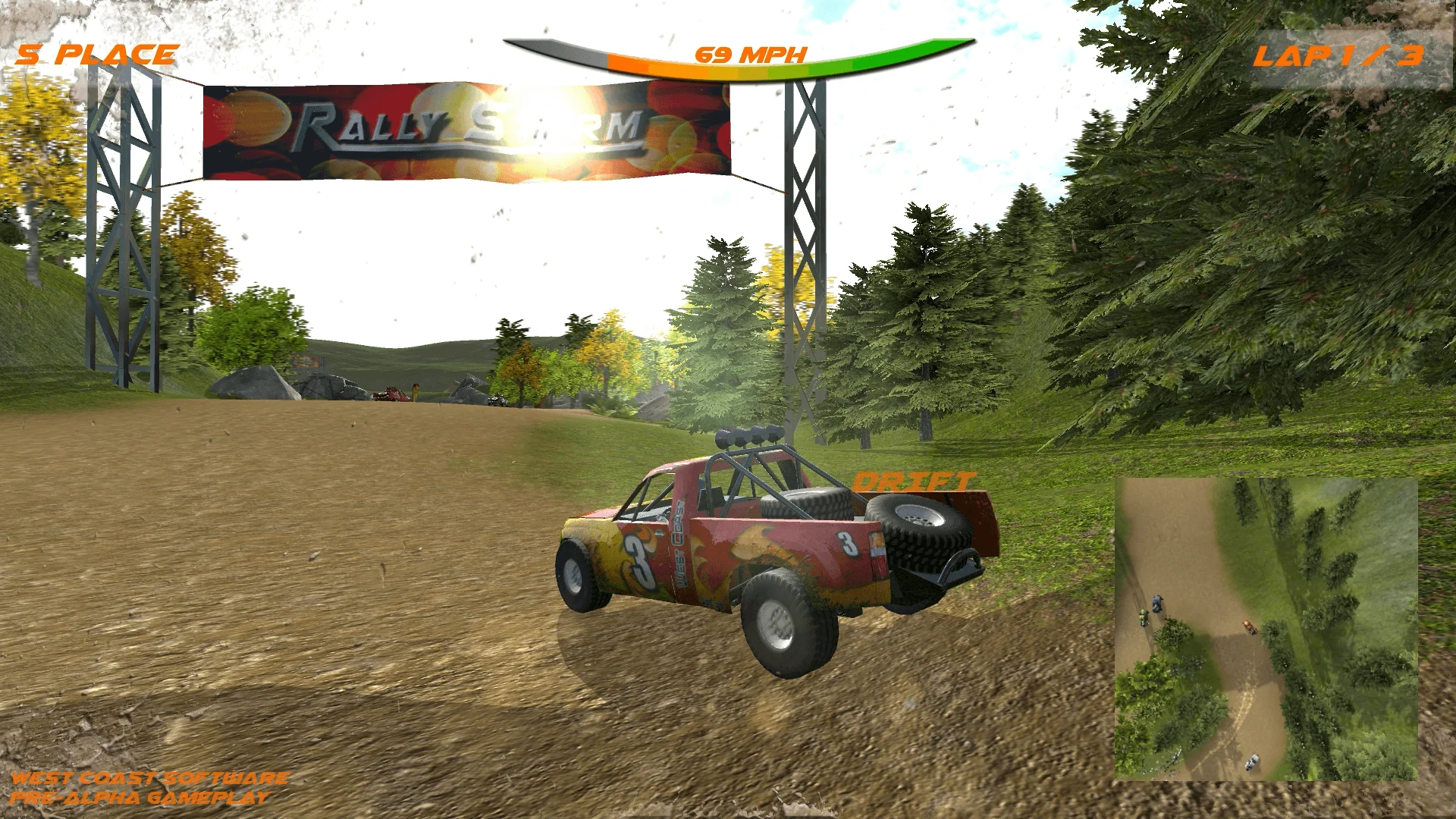Click the player truck marker on minimap
Image resolution: width=1456 pixels, height=819 pixels.
point(1250,626)
